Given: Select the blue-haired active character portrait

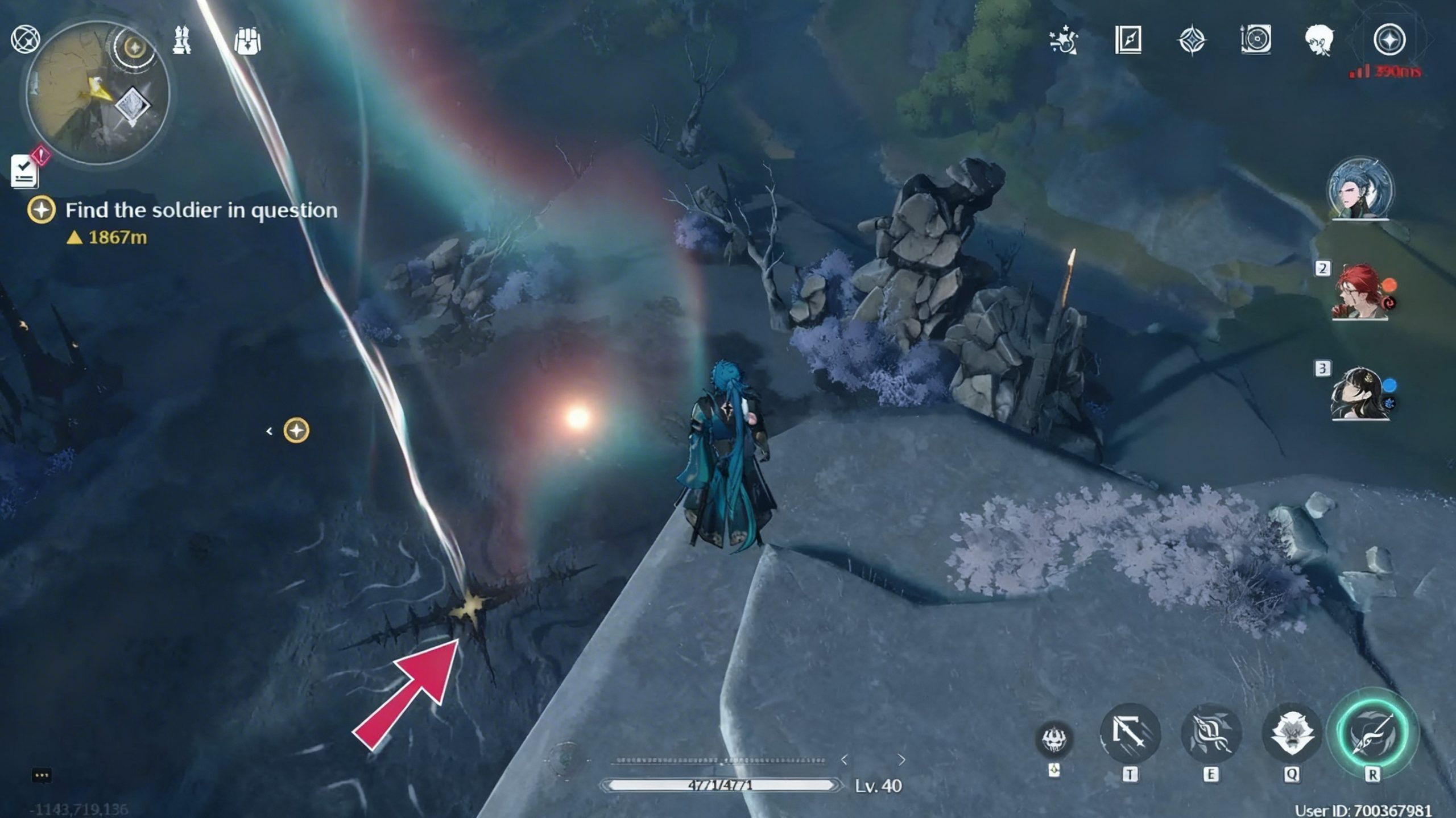Looking at the screenshot, I should point(1360,189).
